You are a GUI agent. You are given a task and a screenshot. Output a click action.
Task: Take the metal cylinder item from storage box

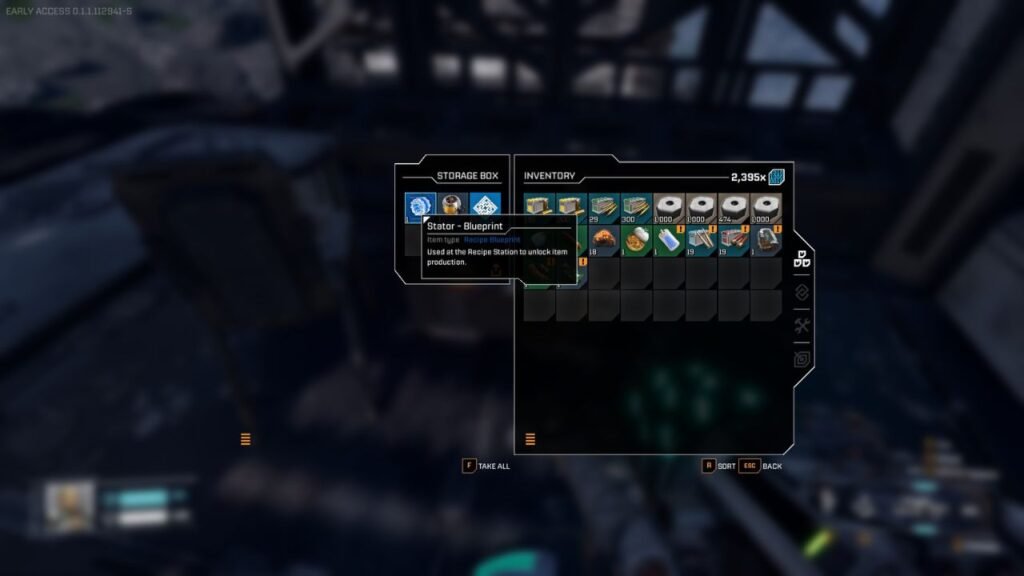click(x=452, y=207)
